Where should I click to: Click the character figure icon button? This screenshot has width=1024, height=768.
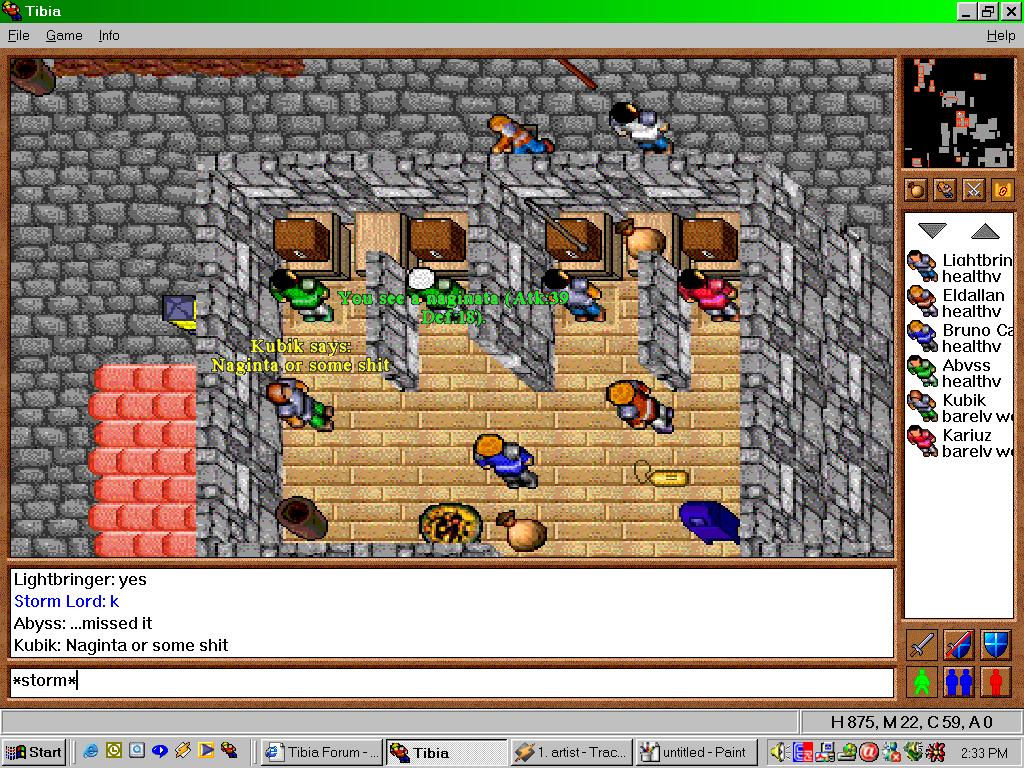944,189
